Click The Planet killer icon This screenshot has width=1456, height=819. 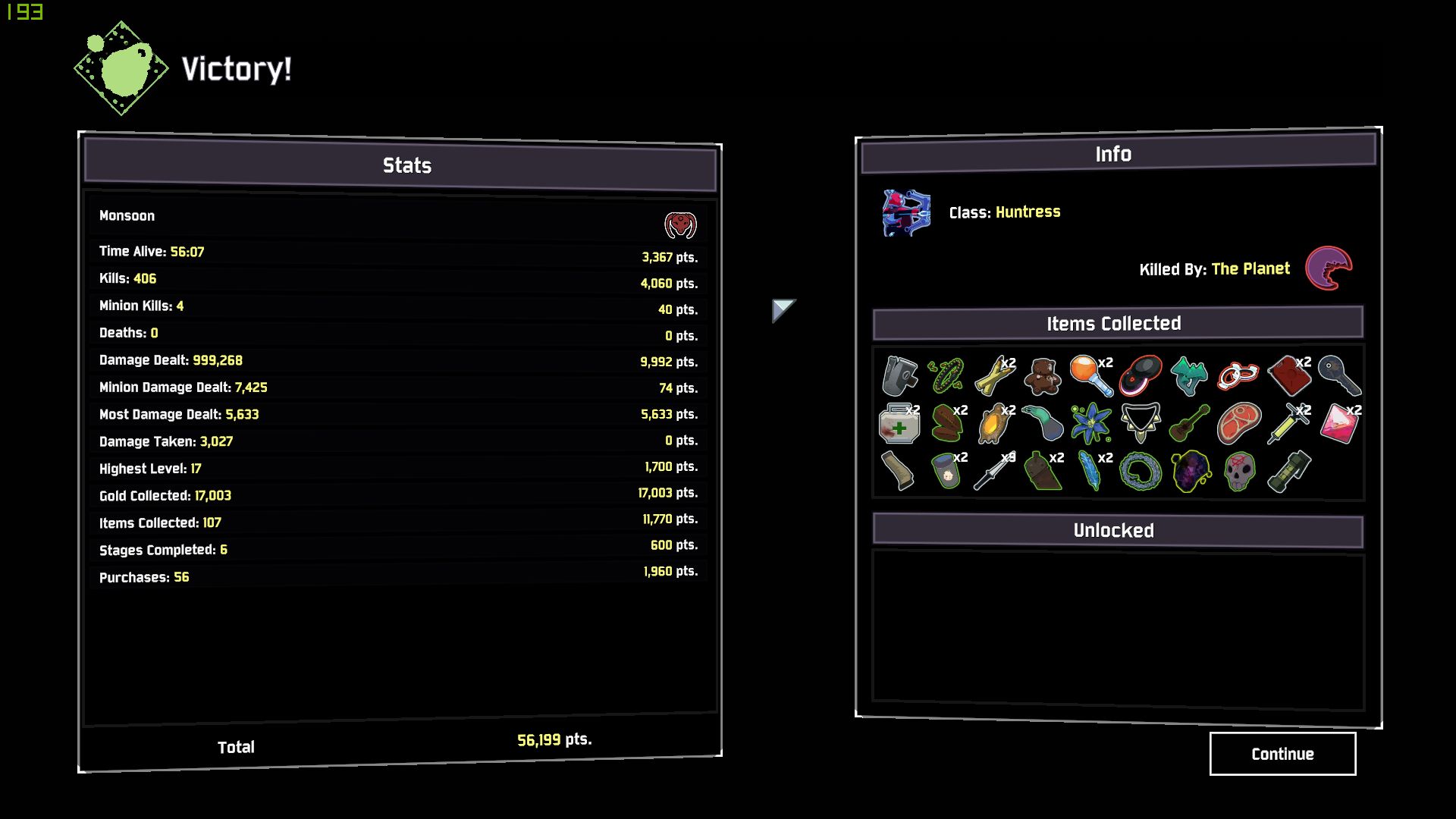point(1329,268)
